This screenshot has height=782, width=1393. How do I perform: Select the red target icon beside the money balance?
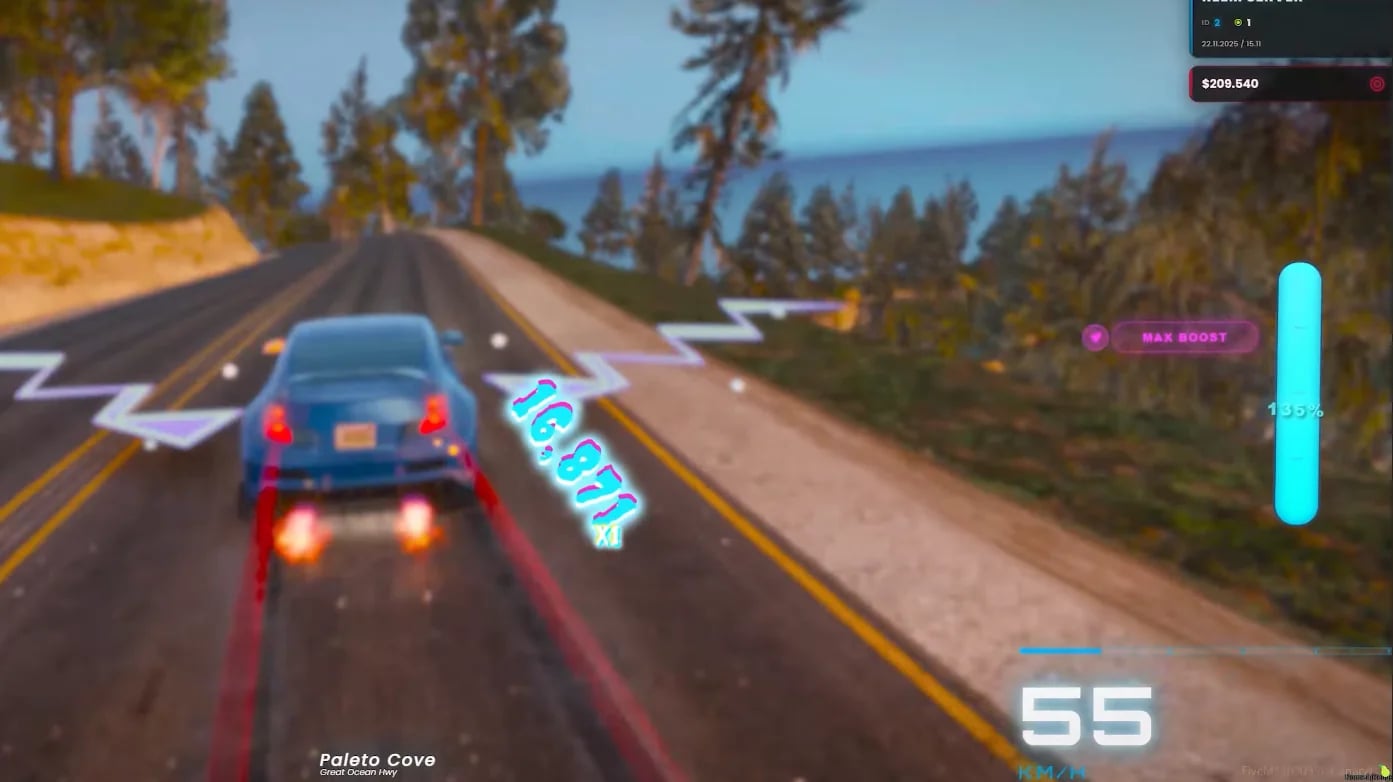point(1376,84)
